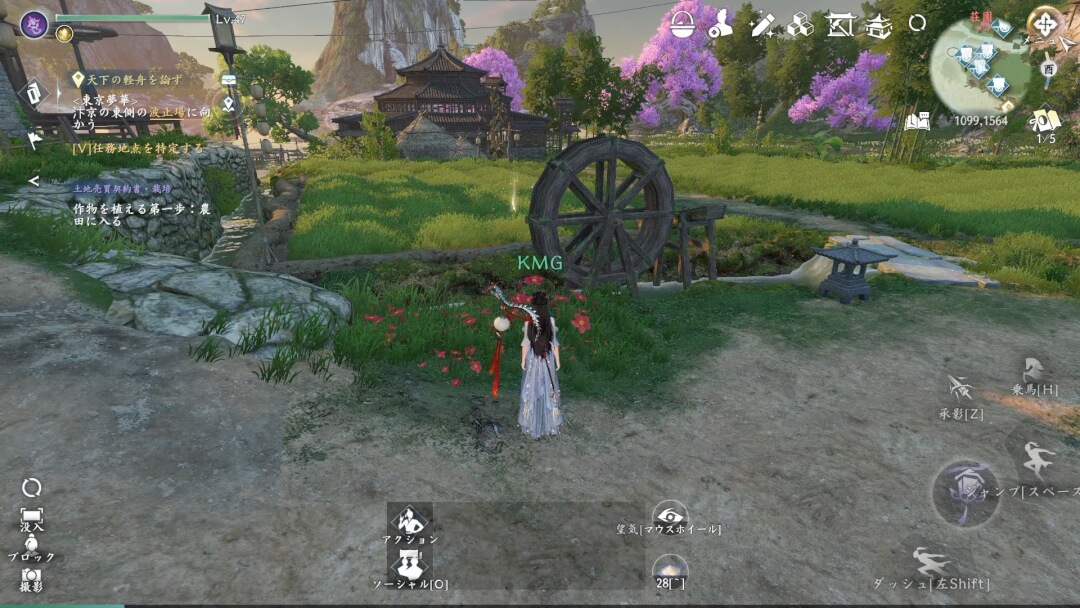The width and height of the screenshot is (1080, 608).
Task: Click the pagoda building icon
Action: 879,26
